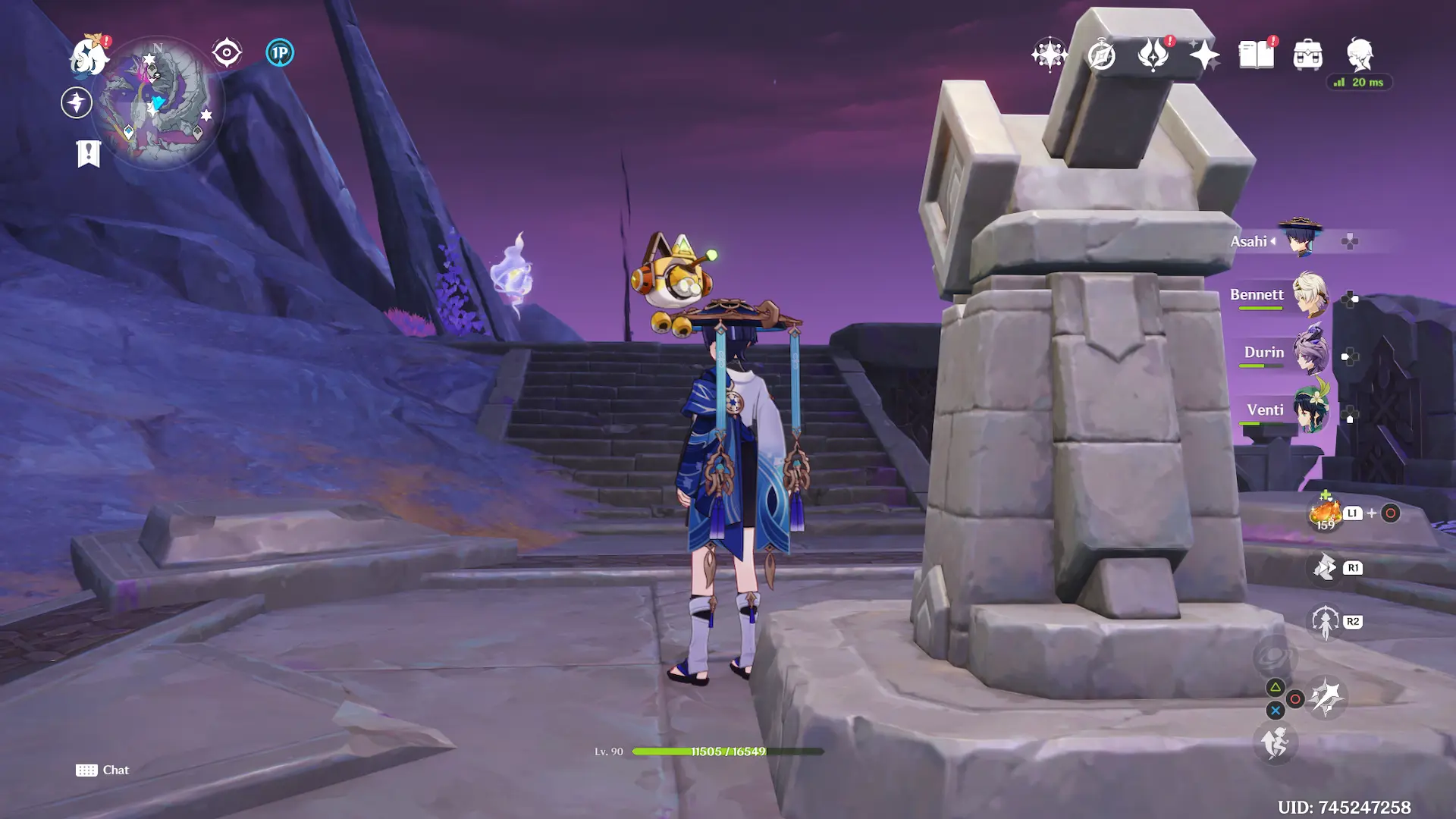Screen dimensions: 1456x819
Task: Open the Wish four-pointed star icon
Action: (x=1204, y=55)
